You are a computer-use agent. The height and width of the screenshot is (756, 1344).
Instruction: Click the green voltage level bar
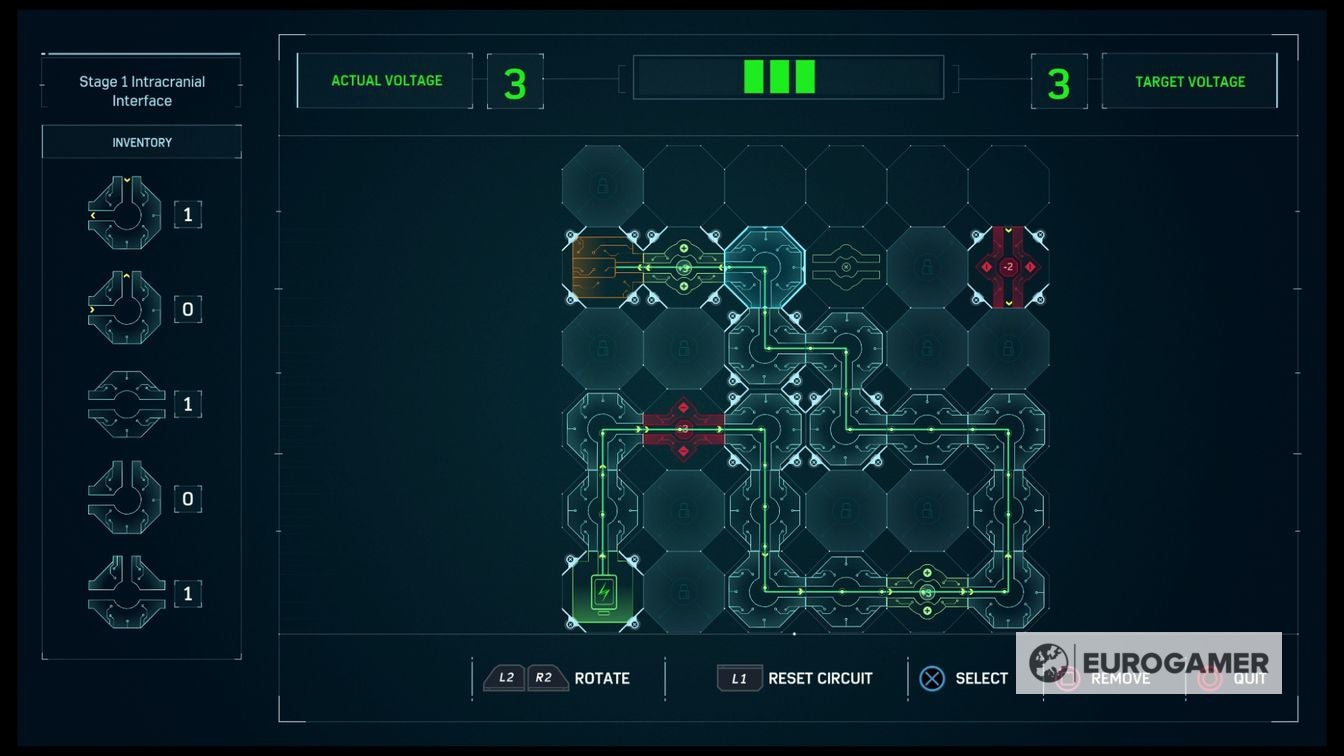778,75
